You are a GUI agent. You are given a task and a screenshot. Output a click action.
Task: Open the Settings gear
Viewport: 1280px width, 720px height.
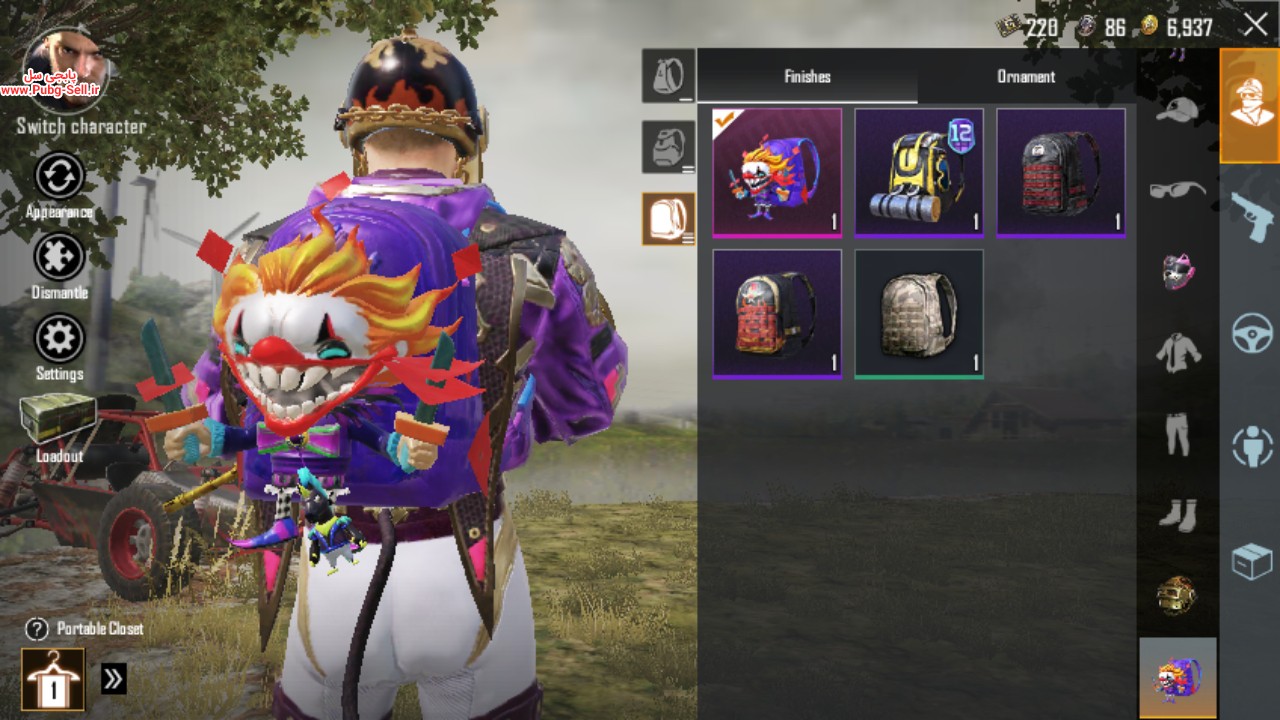(x=59, y=340)
